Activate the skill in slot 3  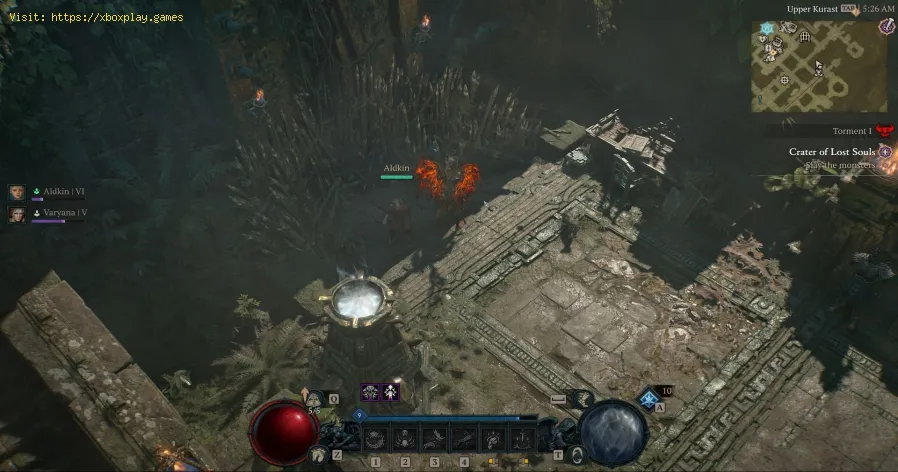click(x=434, y=438)
